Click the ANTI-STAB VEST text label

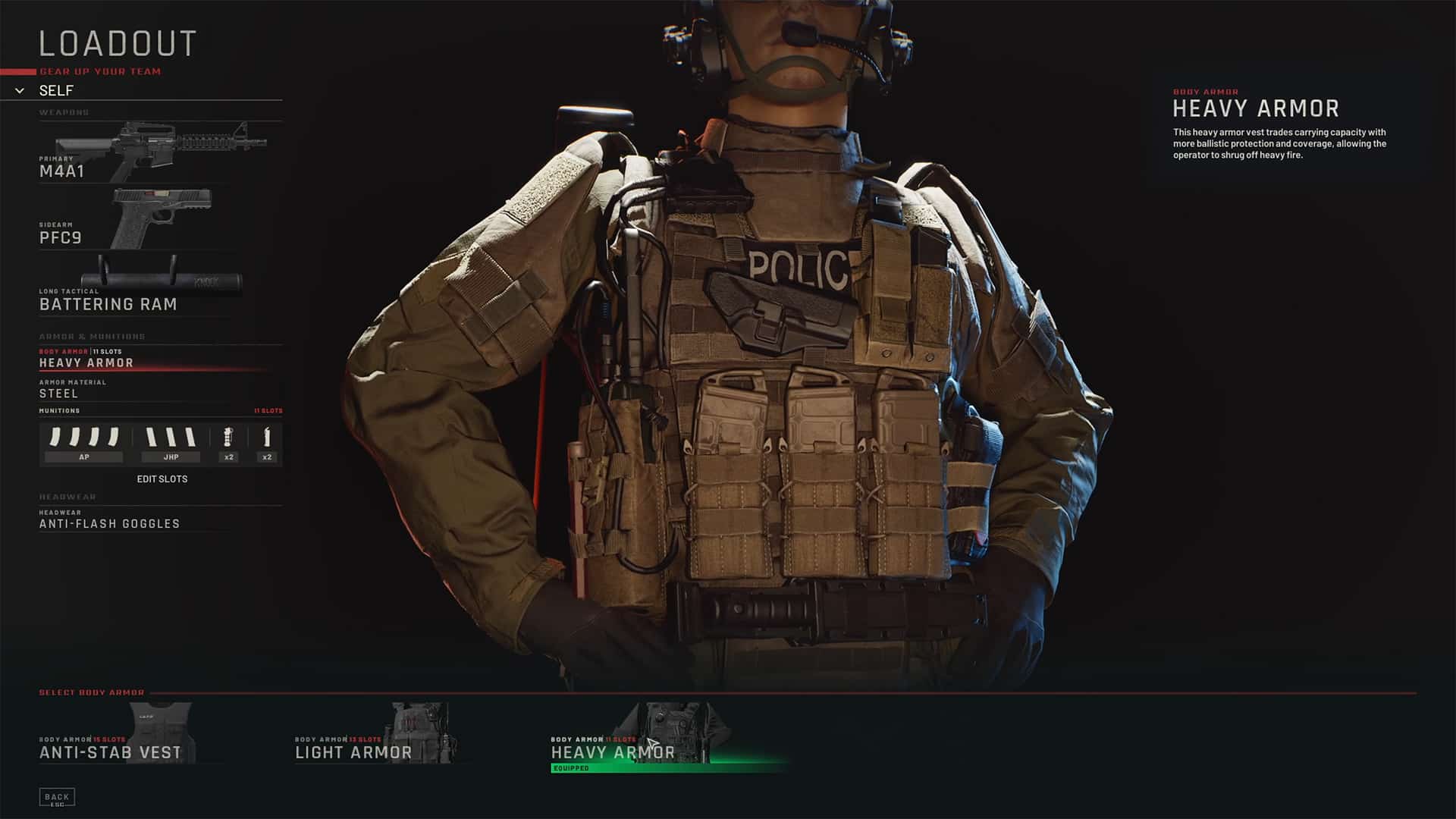(111, 752)
